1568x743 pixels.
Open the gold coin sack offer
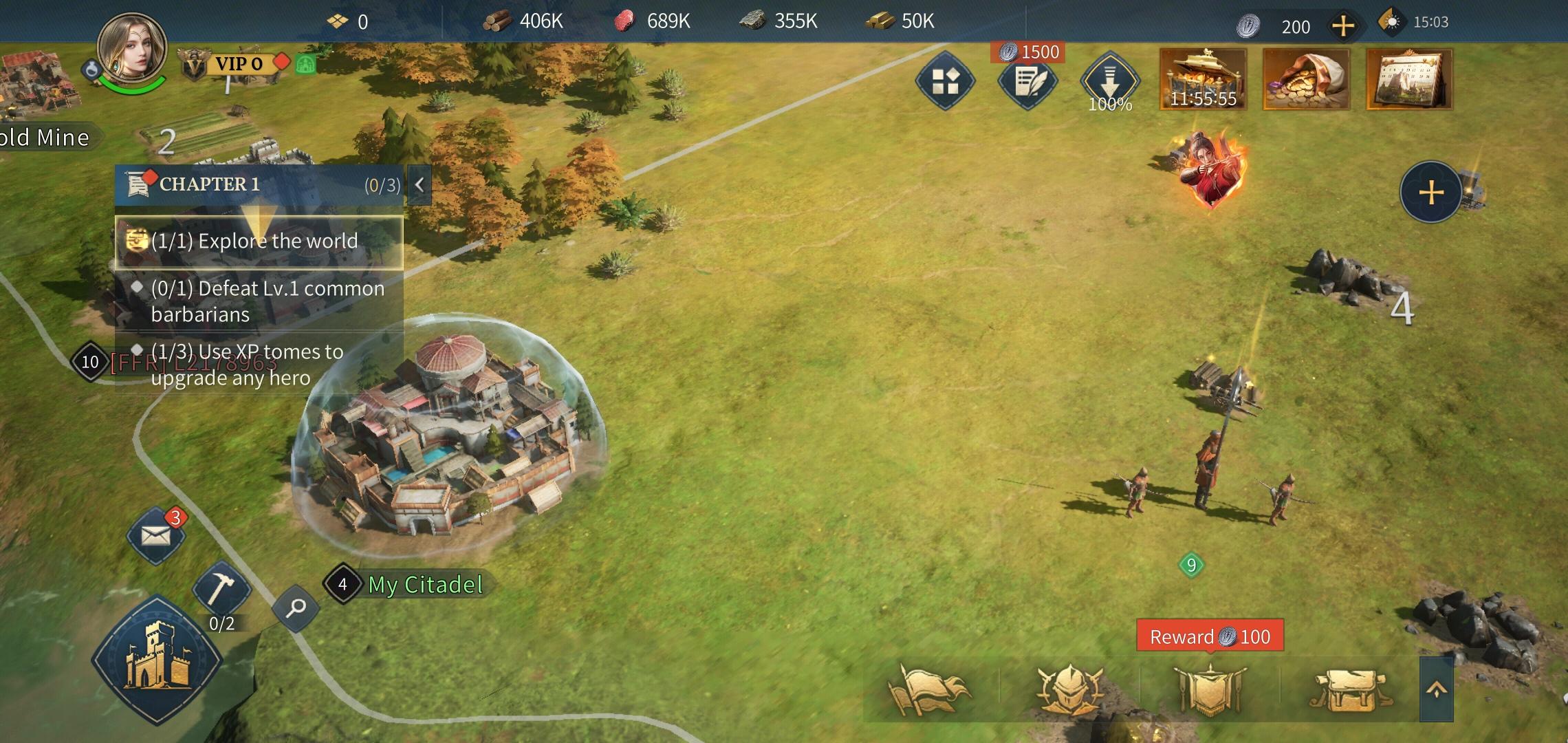click(1306, 79)
